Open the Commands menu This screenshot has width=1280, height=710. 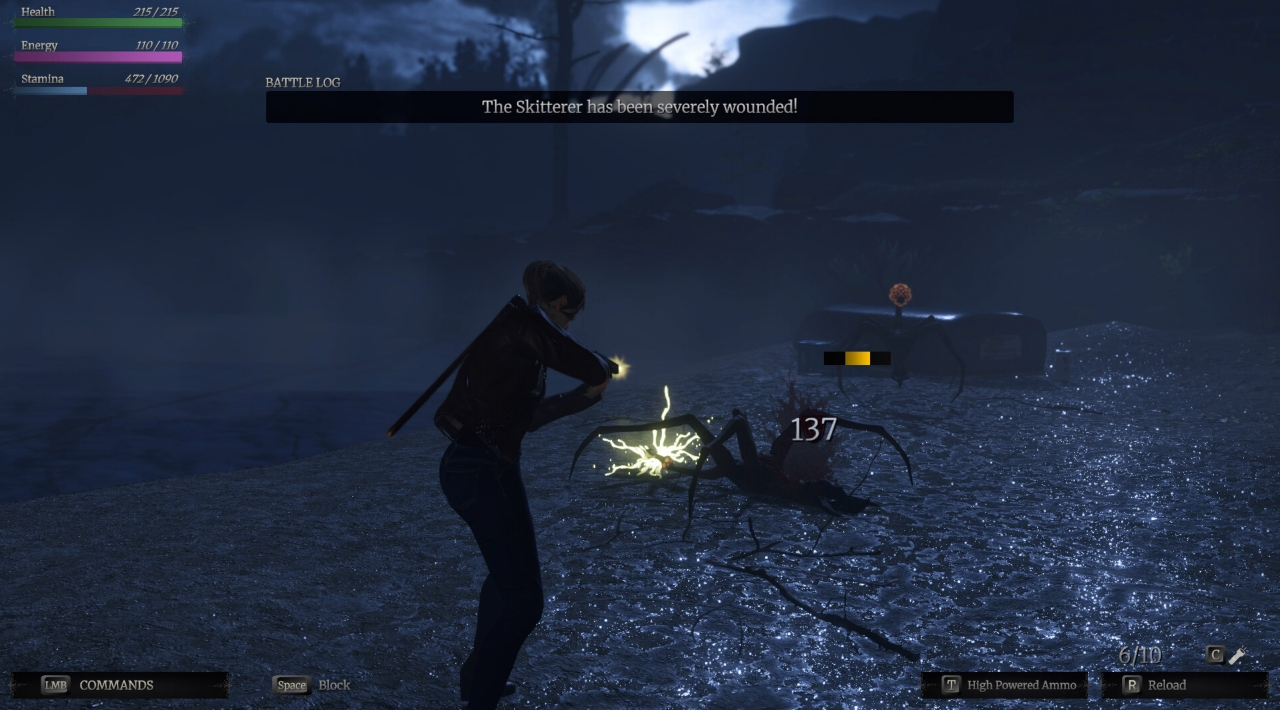click(x=116, y=685)
